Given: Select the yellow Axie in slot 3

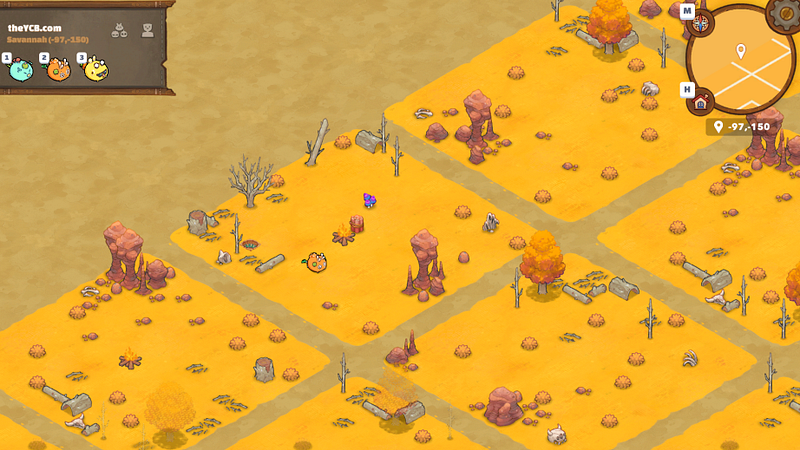Looking at the screenshot, I should coord(95,69).
